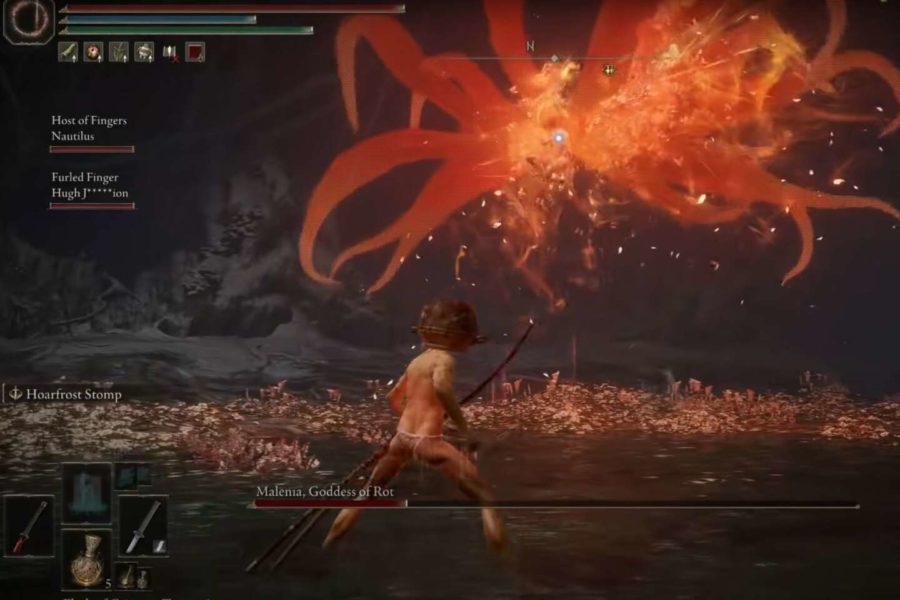Click the green blade buff status icon
The image size is (900, 600).
(x=67, y=51)
